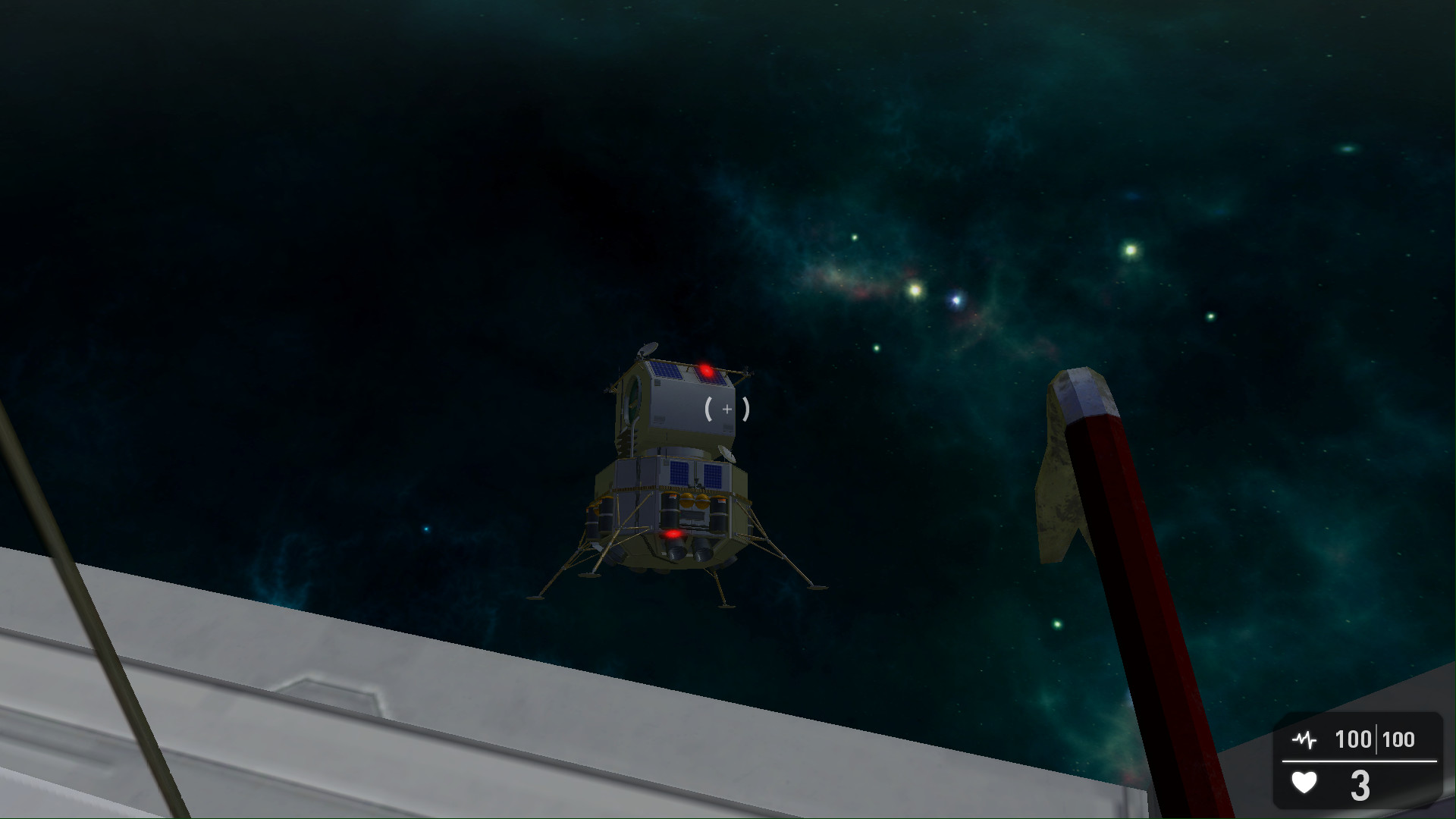Select the dish antenna atop the spacecraft
The width and height of the screenshot is (1456, 819).
point(648,349)
